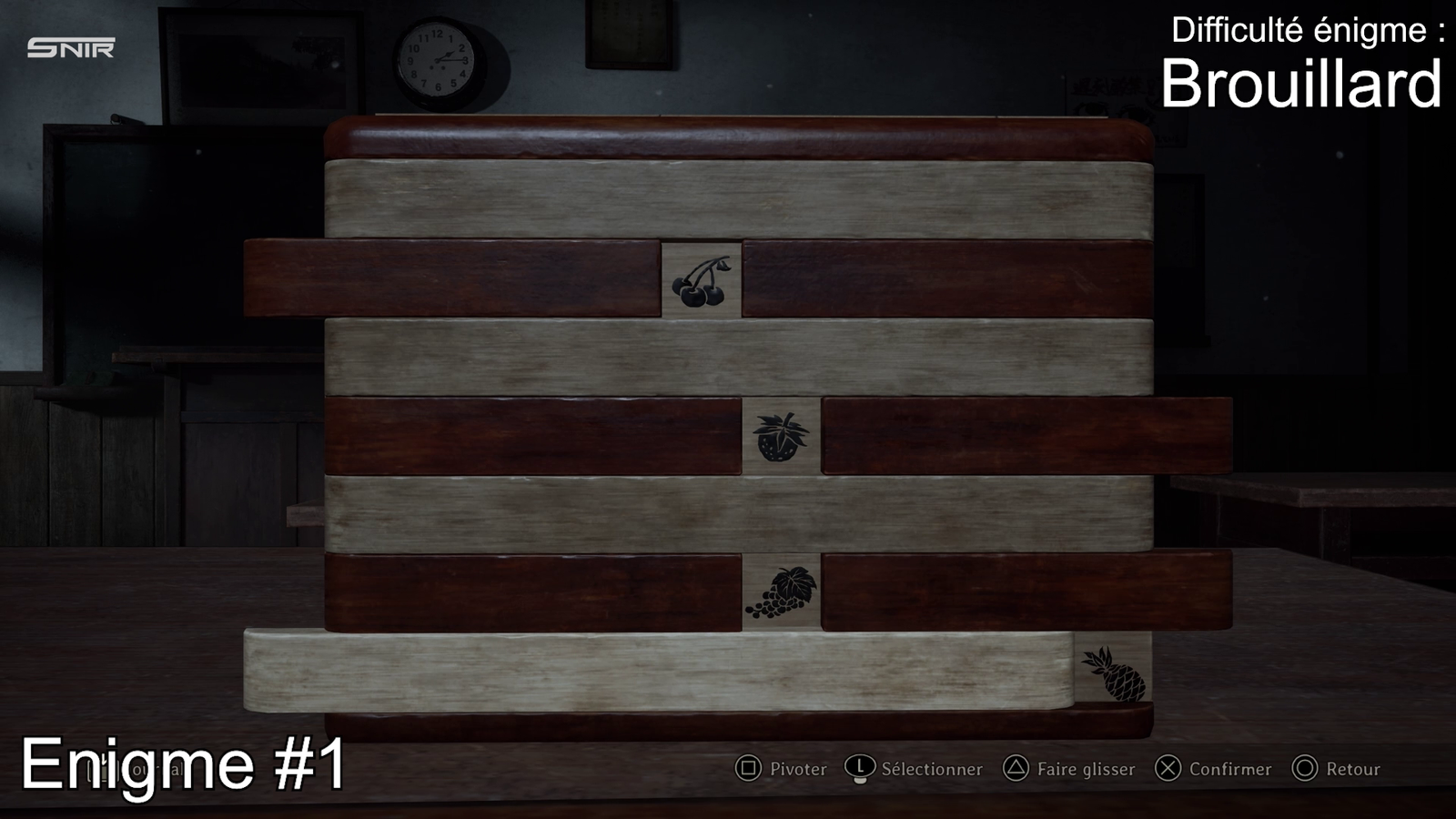
Task: Select the cherry symbol tile
Action: point(701,280)
